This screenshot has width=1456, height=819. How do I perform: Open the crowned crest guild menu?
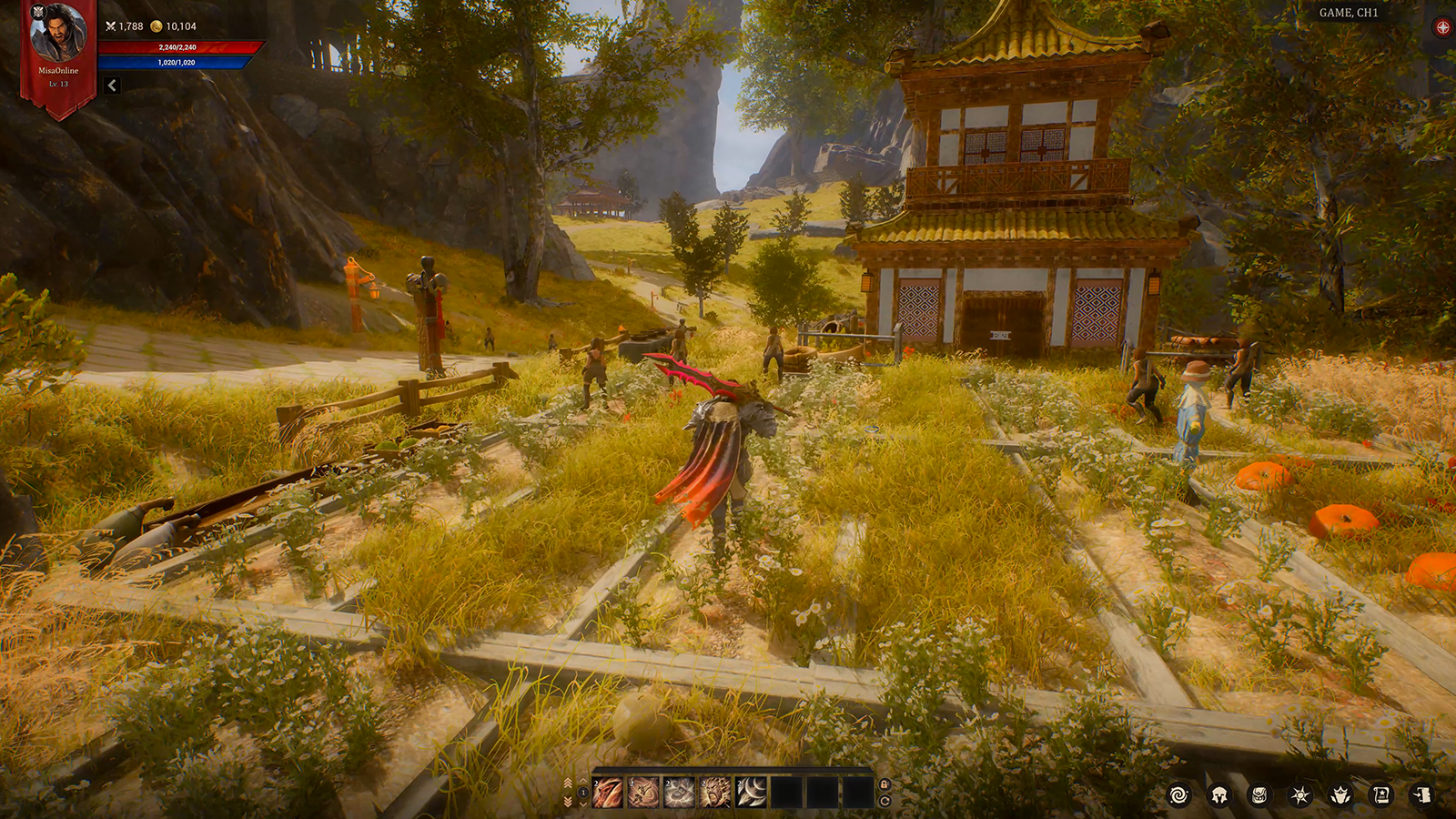(1340, 795)
